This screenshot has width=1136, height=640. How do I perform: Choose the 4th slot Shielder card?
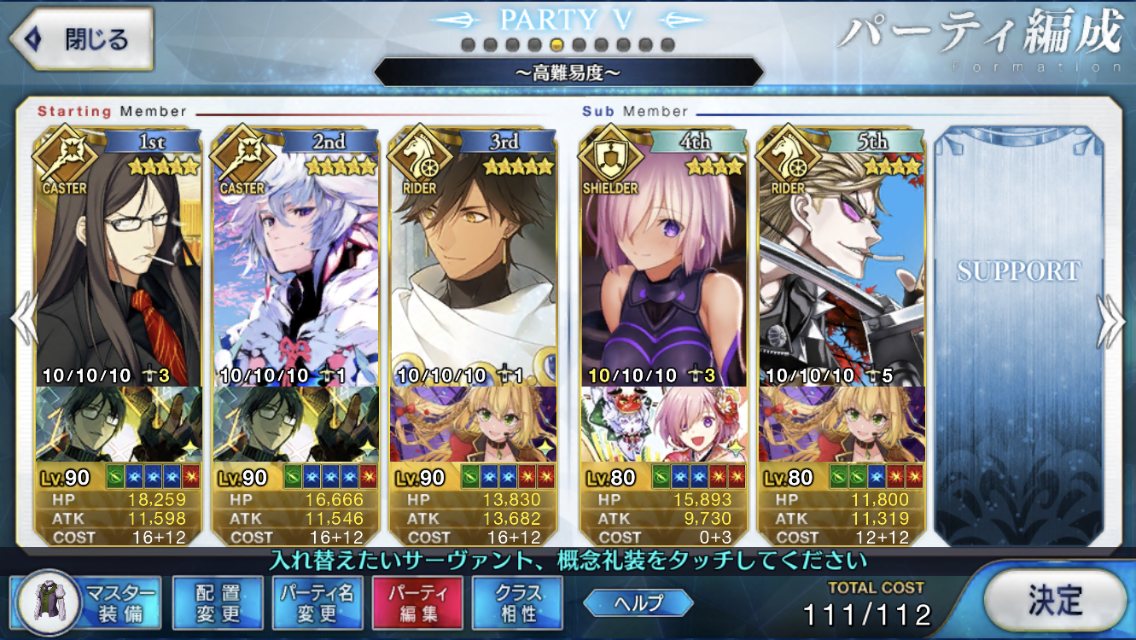point(663,270)
